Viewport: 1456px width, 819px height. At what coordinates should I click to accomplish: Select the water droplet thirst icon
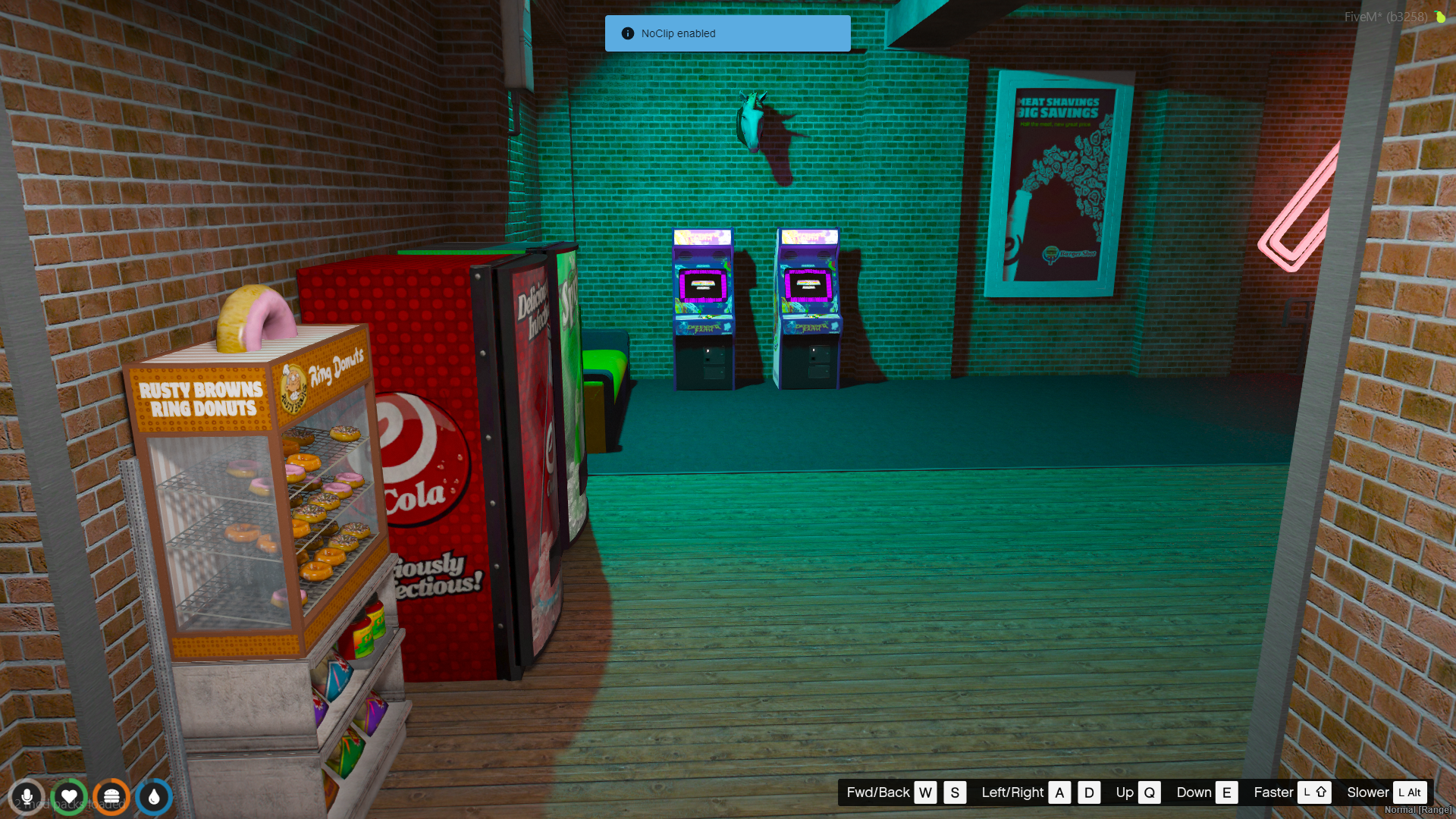(154, 797)
